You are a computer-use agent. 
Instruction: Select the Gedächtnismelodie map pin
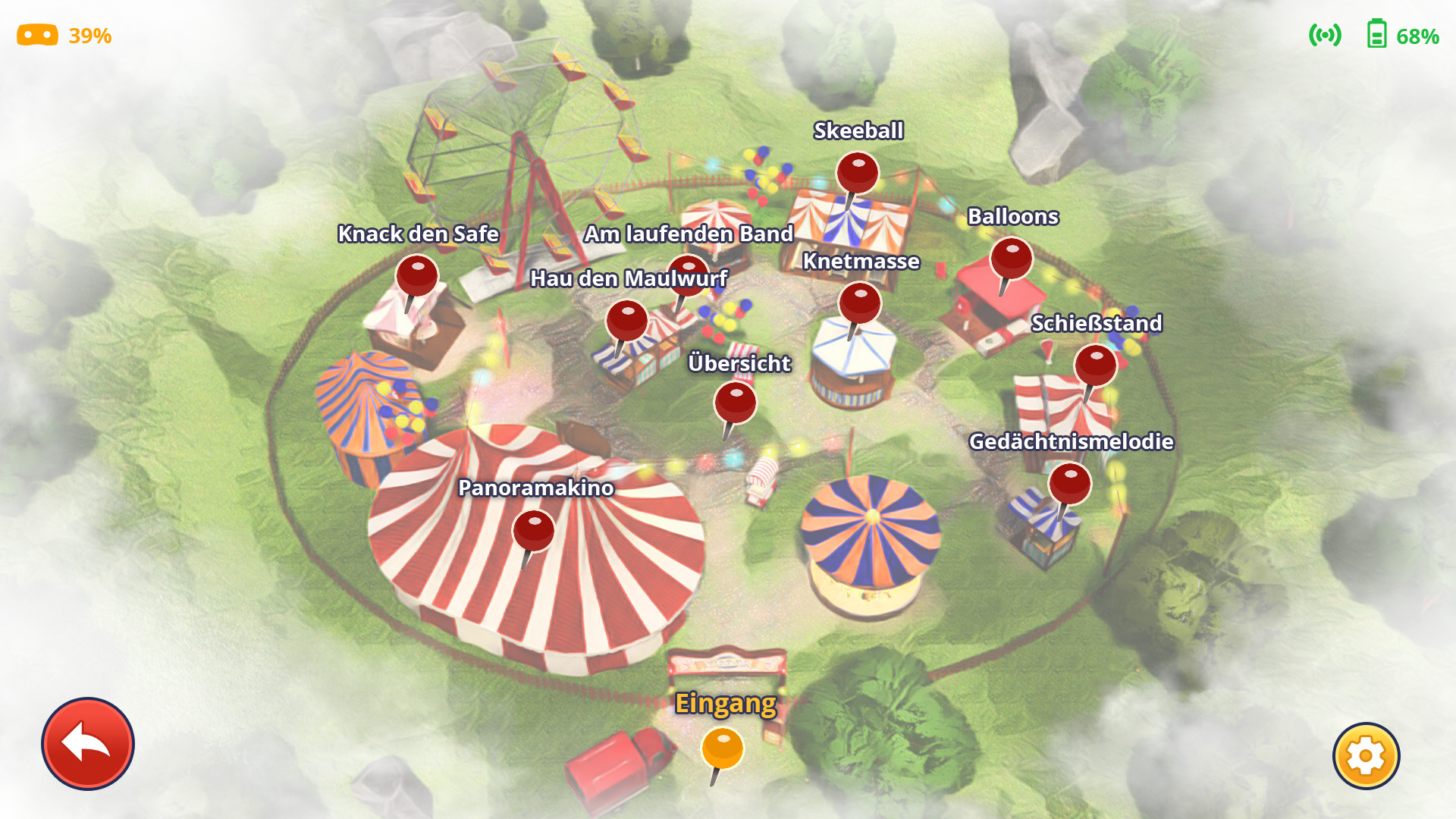pyautogui.click(x=1069, y=485)
